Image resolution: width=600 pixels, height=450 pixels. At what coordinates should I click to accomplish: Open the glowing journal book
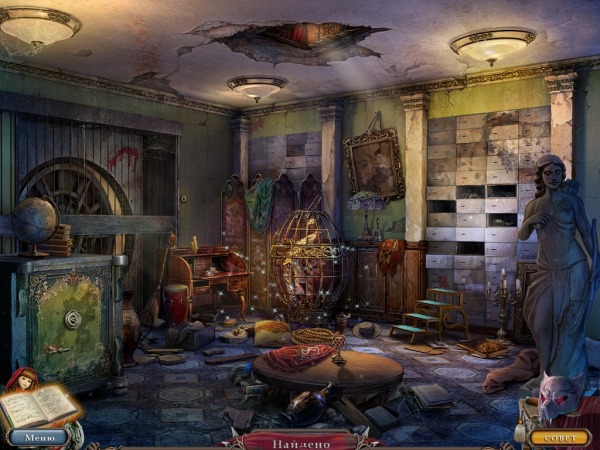[x=38, y=406]
